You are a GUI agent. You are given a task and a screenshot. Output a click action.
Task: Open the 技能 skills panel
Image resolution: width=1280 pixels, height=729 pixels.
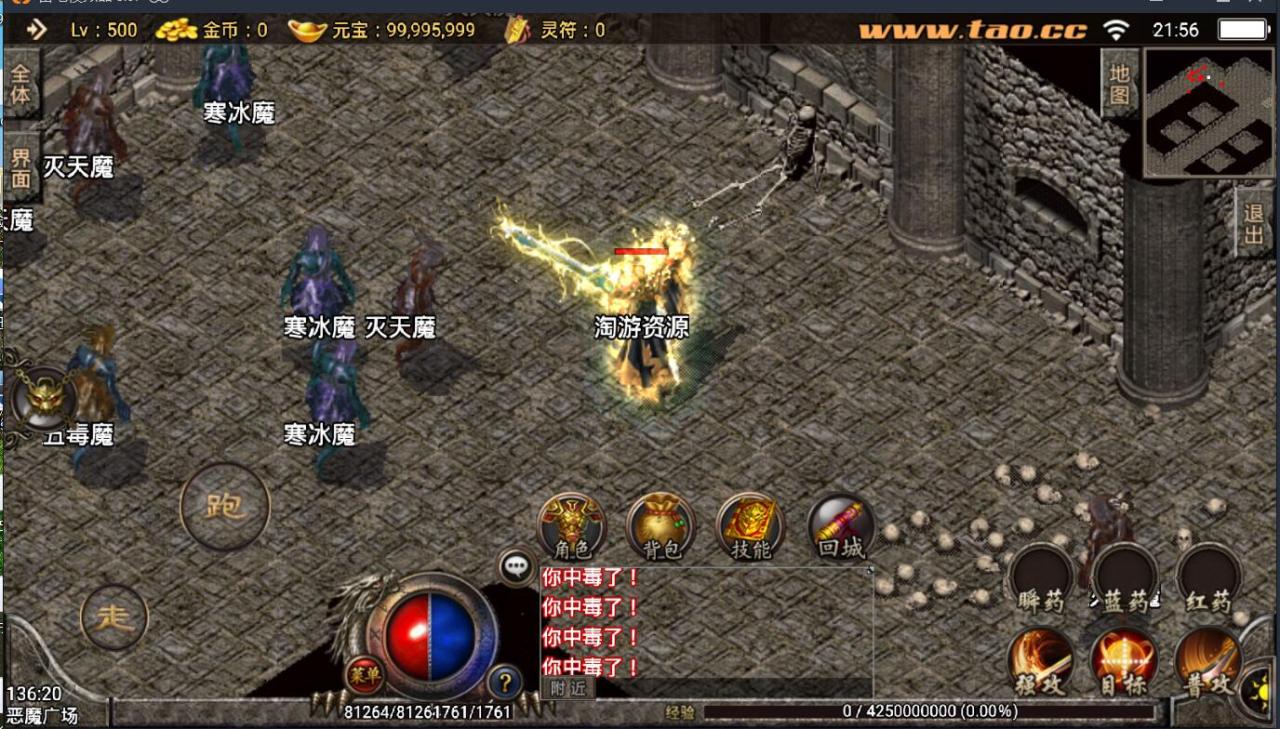click(x=748, y=525)
